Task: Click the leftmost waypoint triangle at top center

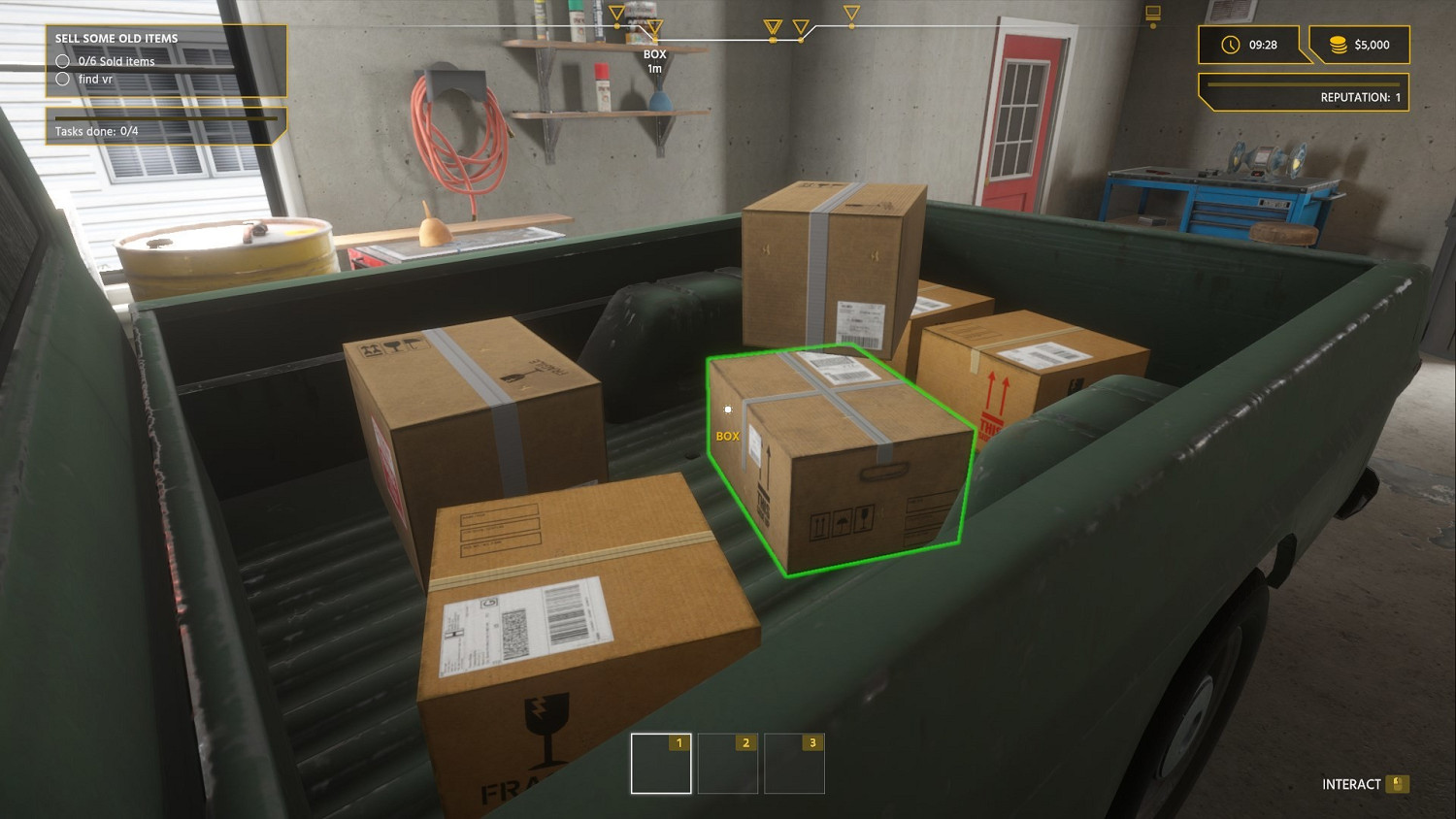Action: click(616, 13)
